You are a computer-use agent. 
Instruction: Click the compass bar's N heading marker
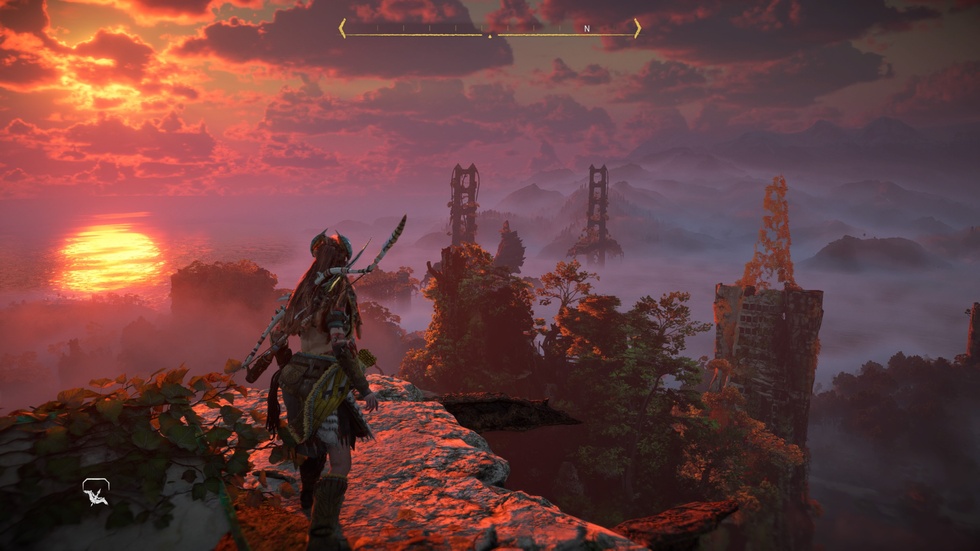(x=587, y=29)
